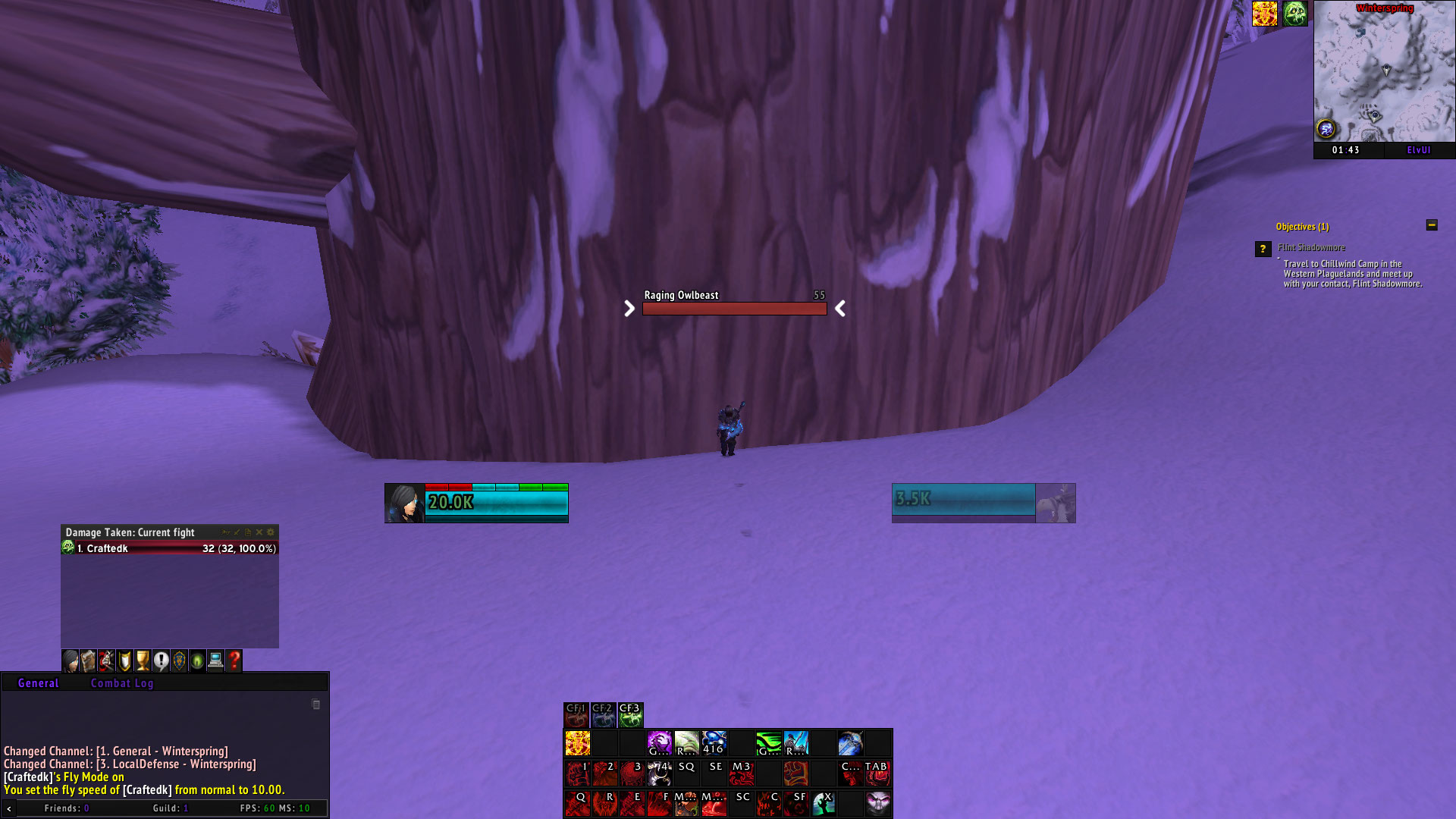Select the General chat tab
The image size is (1456, 819).
(x=38, y=683)
